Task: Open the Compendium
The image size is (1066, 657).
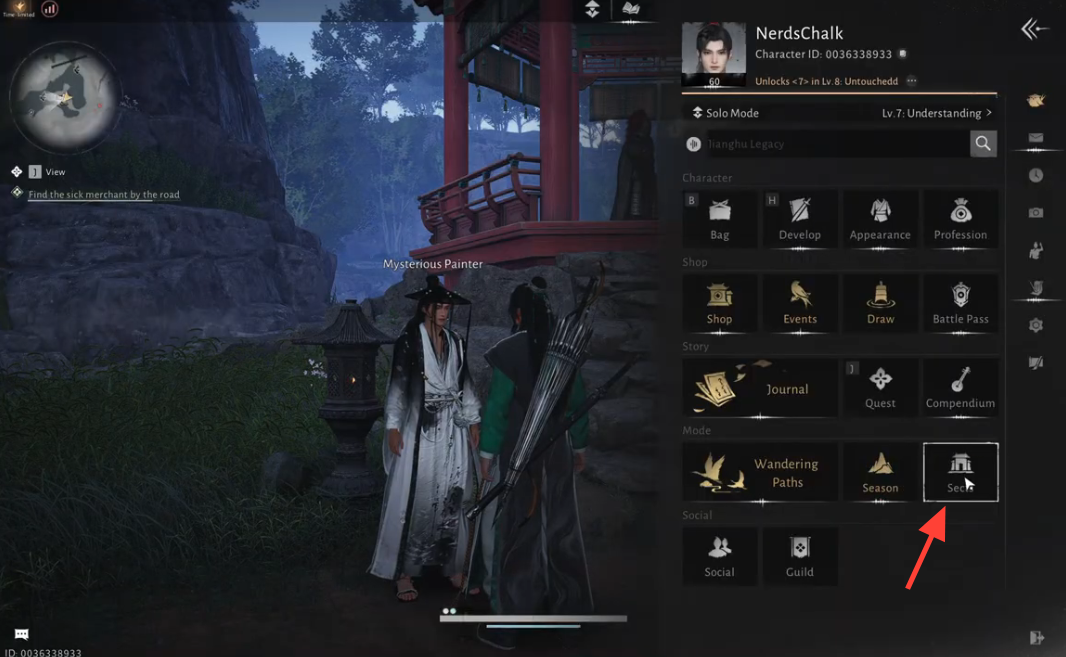Action: pyautogui.click(x=960, y=387)
